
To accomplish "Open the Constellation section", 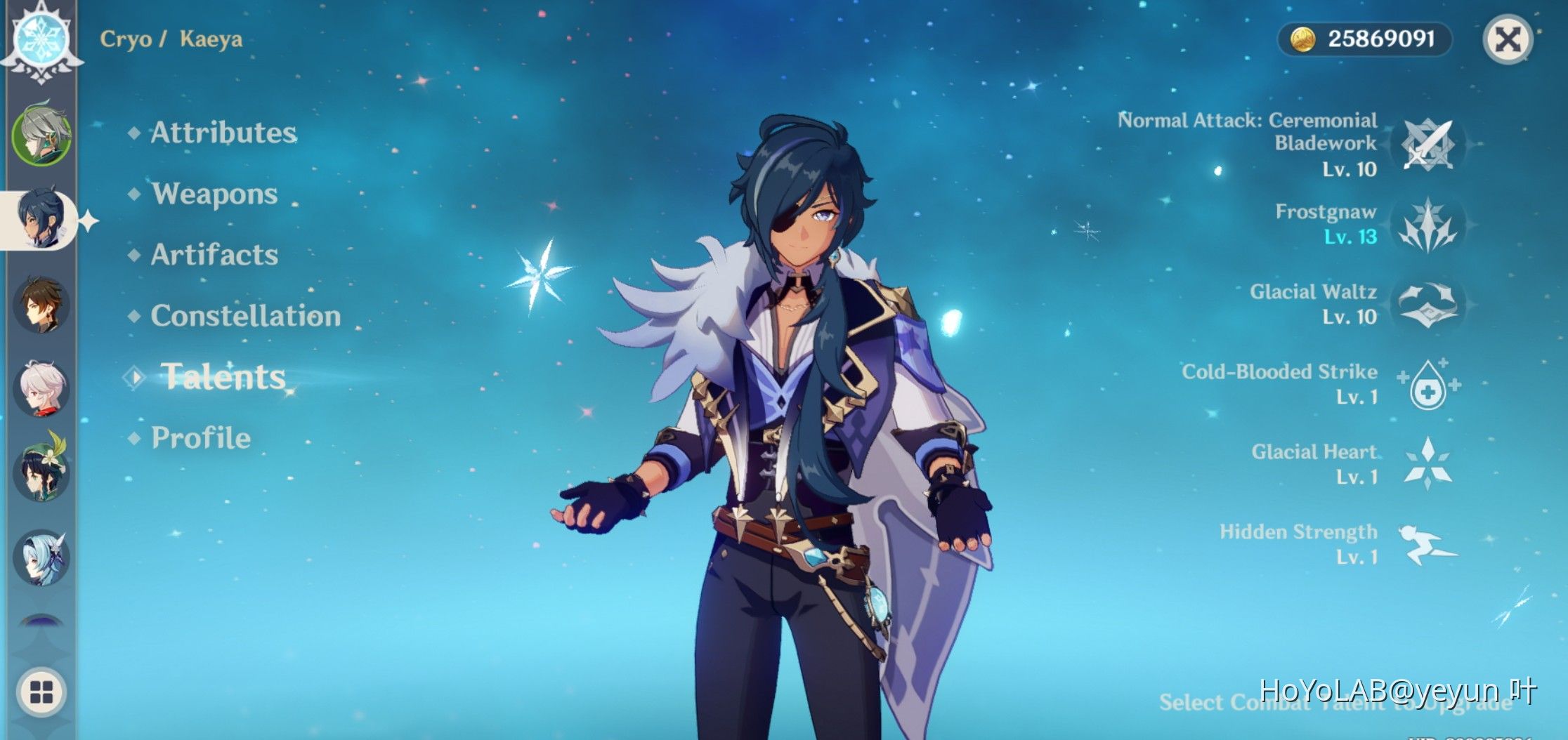I will (x=247, y=316).
